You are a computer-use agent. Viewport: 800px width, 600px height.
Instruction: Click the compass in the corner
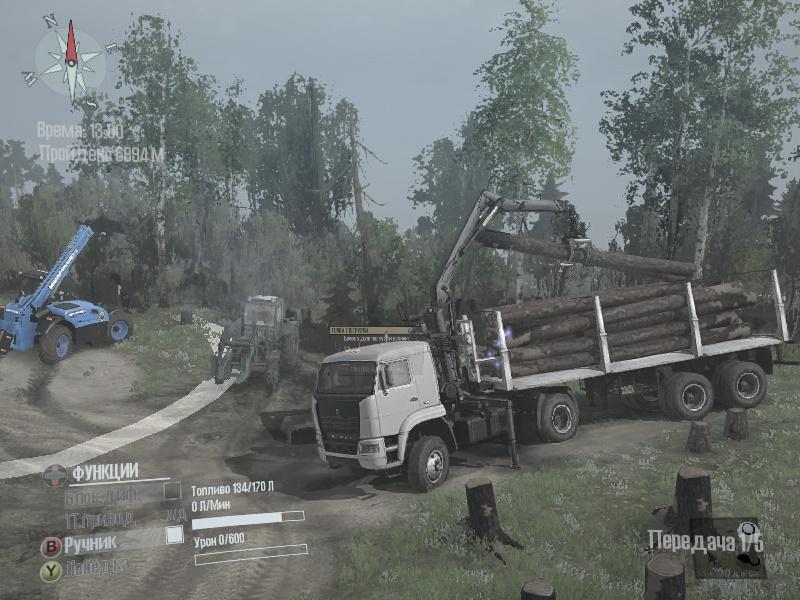(70, 61)
